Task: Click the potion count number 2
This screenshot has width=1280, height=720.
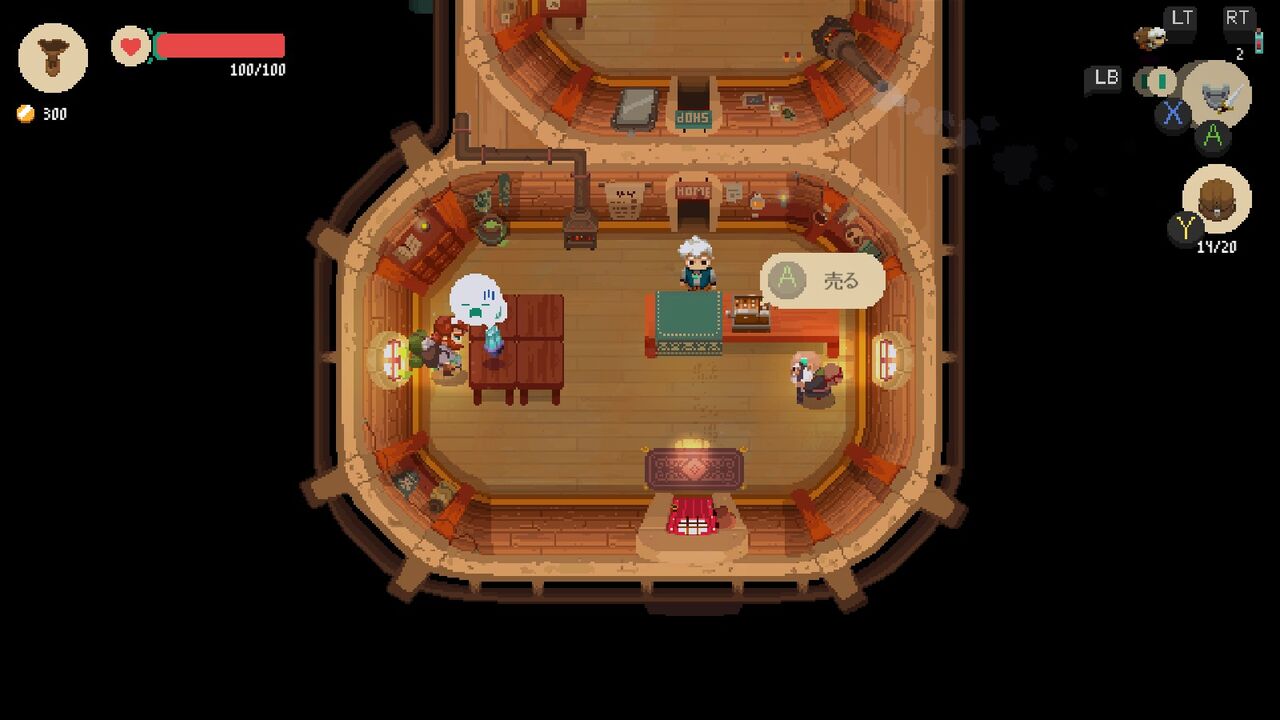Action: coord(1241,52)
